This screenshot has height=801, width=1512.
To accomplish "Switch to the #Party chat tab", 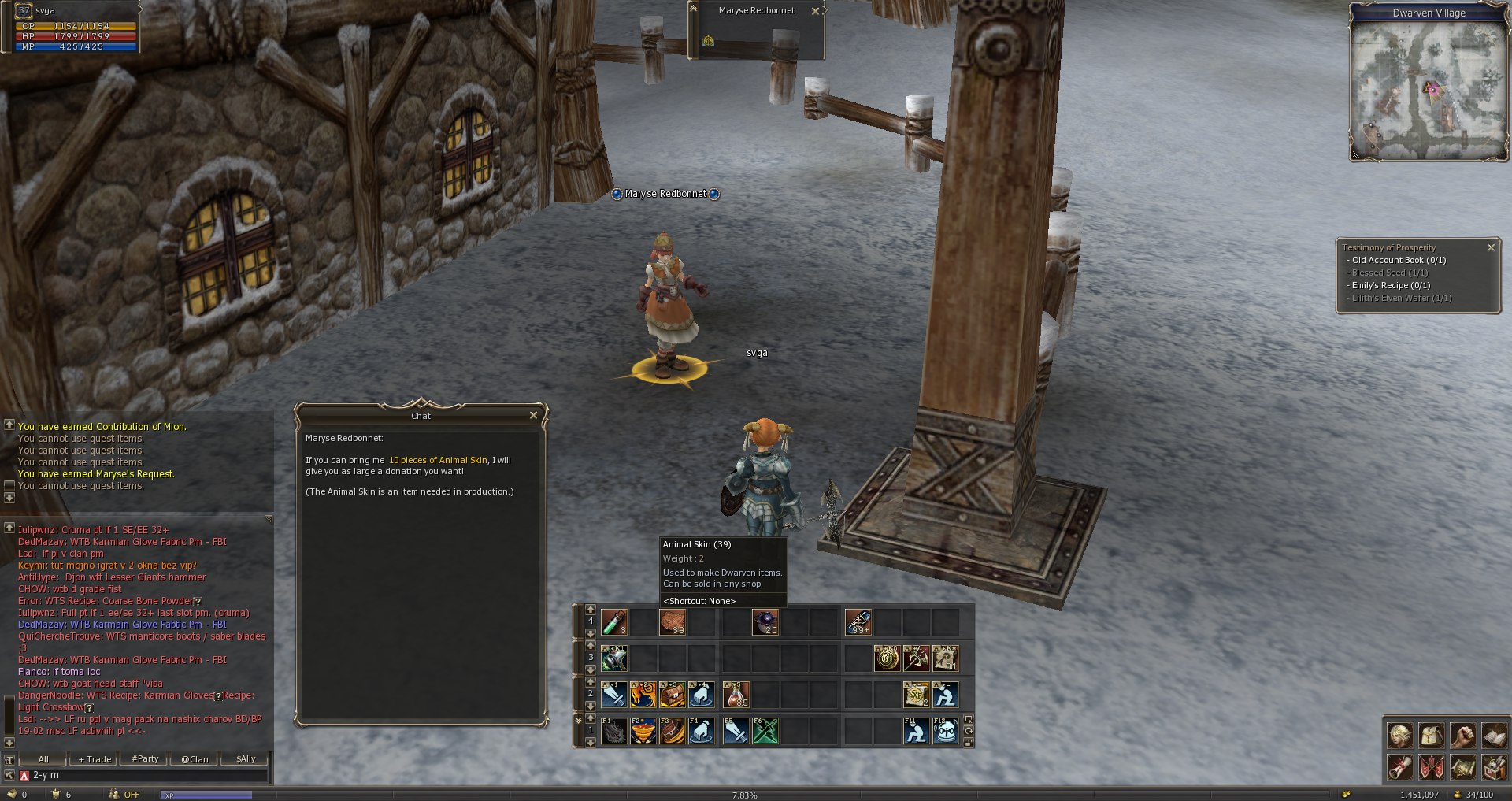I will 146,759.
